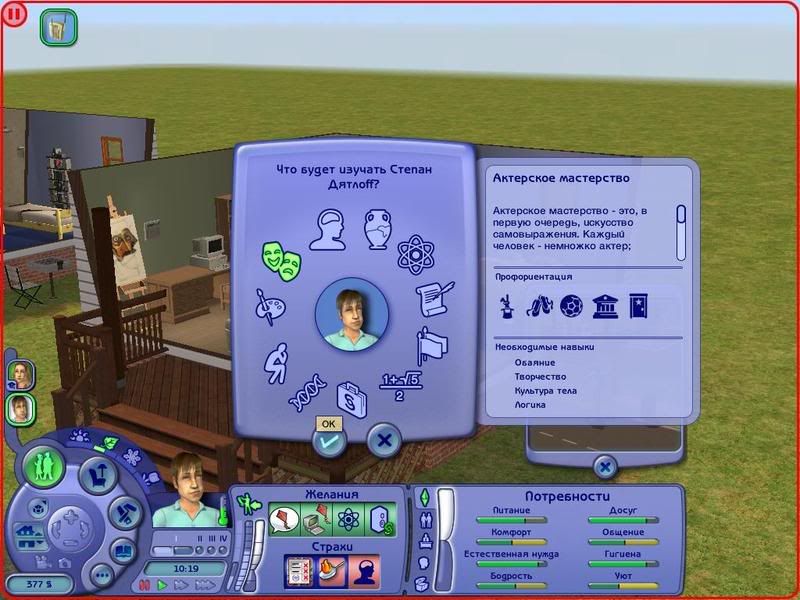Select the other Sim portrait with graduation cap

20,374
